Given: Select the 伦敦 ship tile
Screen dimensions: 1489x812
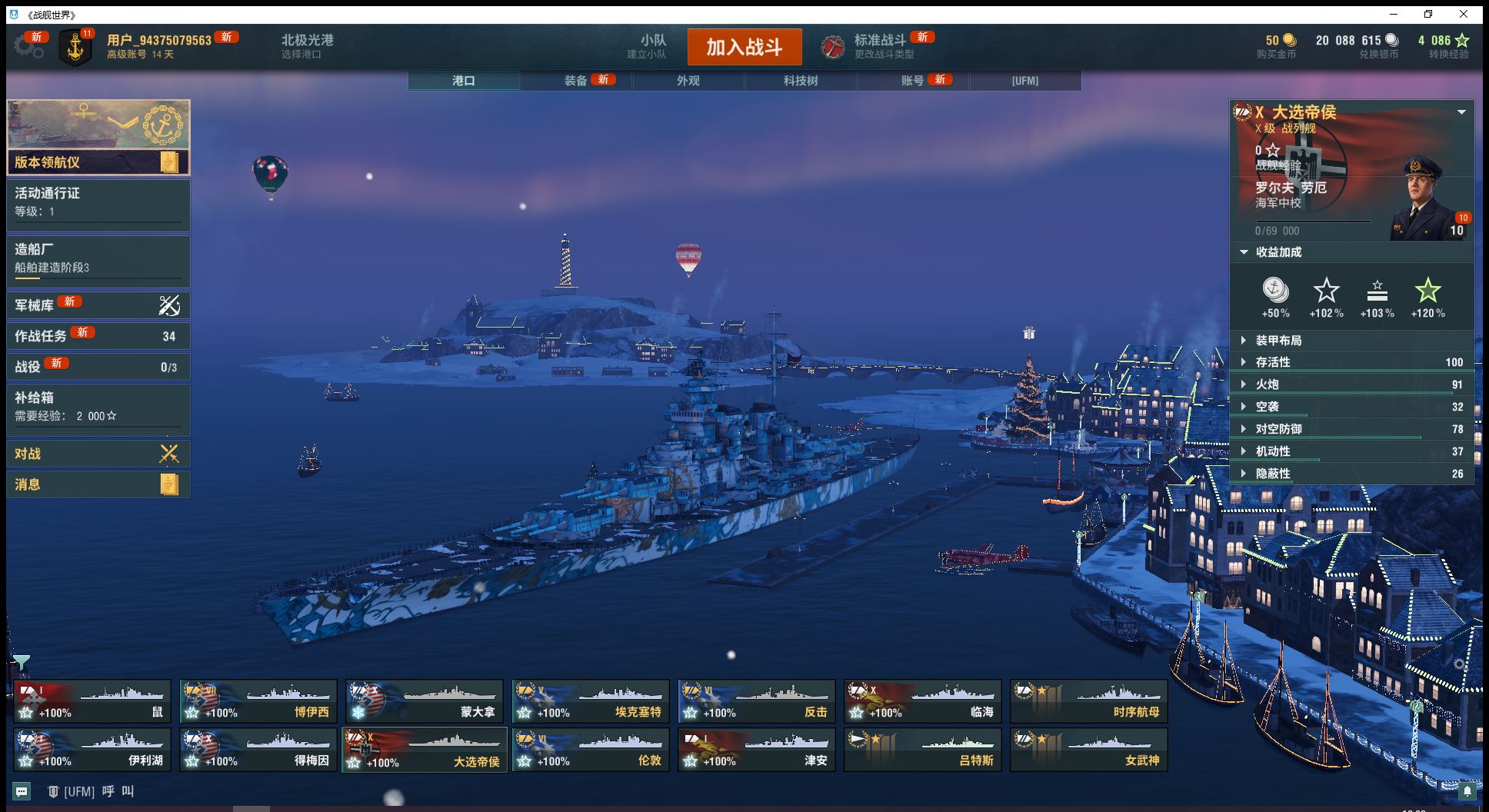Looking at the screenshot, I should [591, 750].
